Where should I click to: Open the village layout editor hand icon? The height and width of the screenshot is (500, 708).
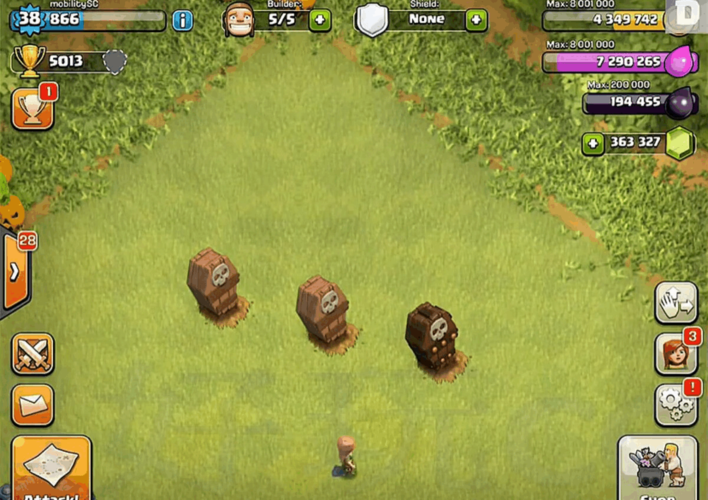(x=676, y=303)
